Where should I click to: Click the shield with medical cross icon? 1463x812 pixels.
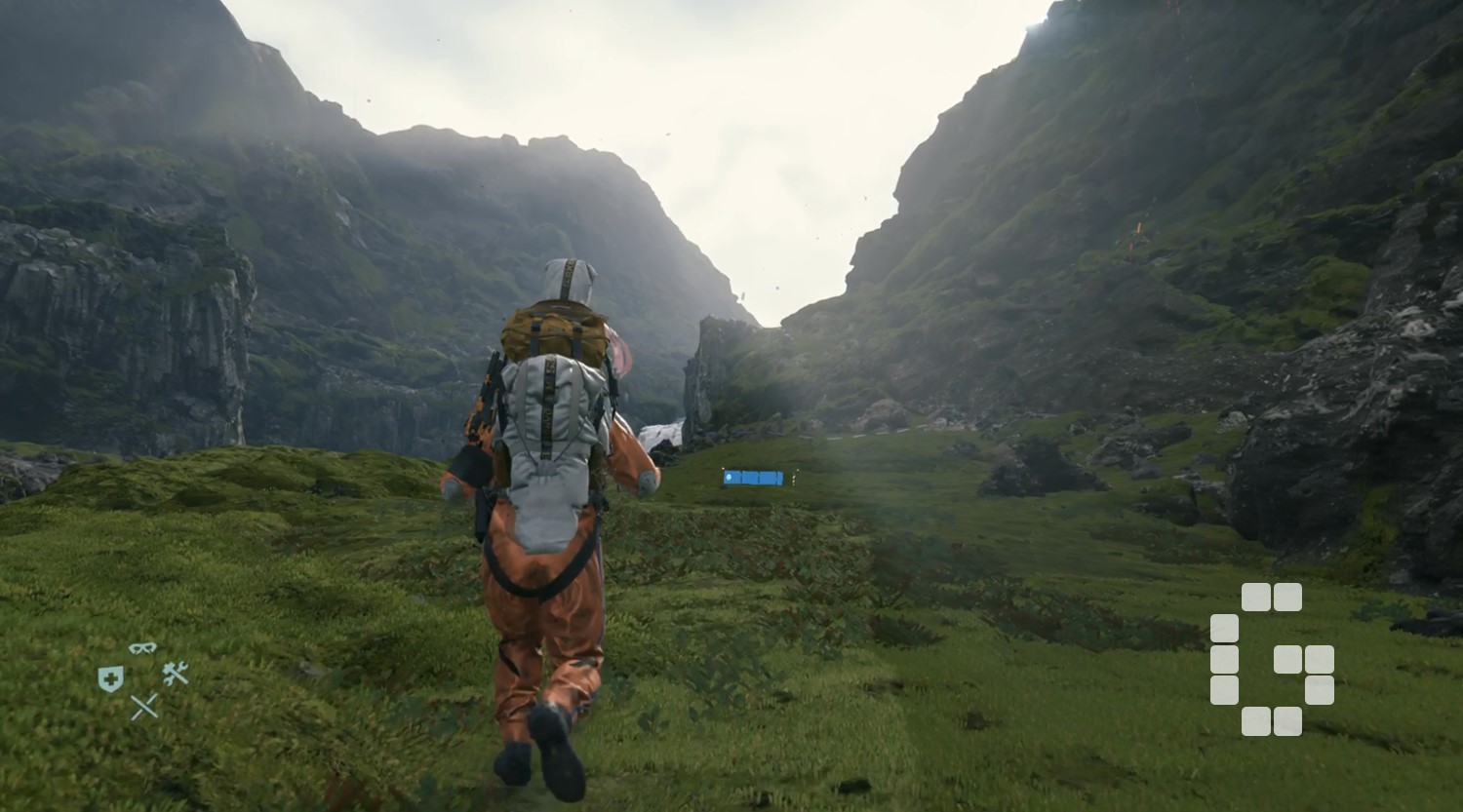pyautogui.click(x=110, y=677)
